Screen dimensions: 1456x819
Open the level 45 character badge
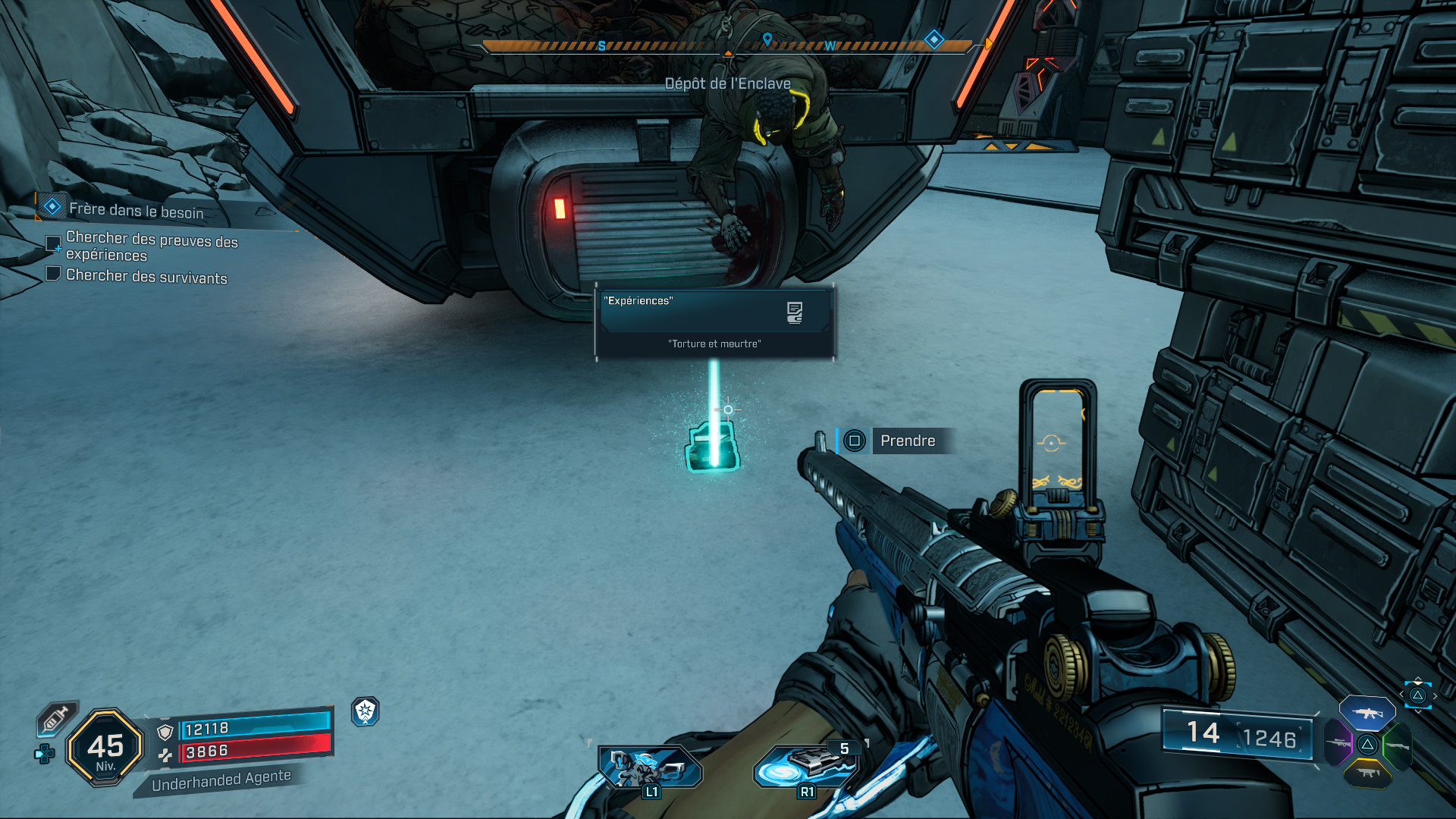point(105,748)
